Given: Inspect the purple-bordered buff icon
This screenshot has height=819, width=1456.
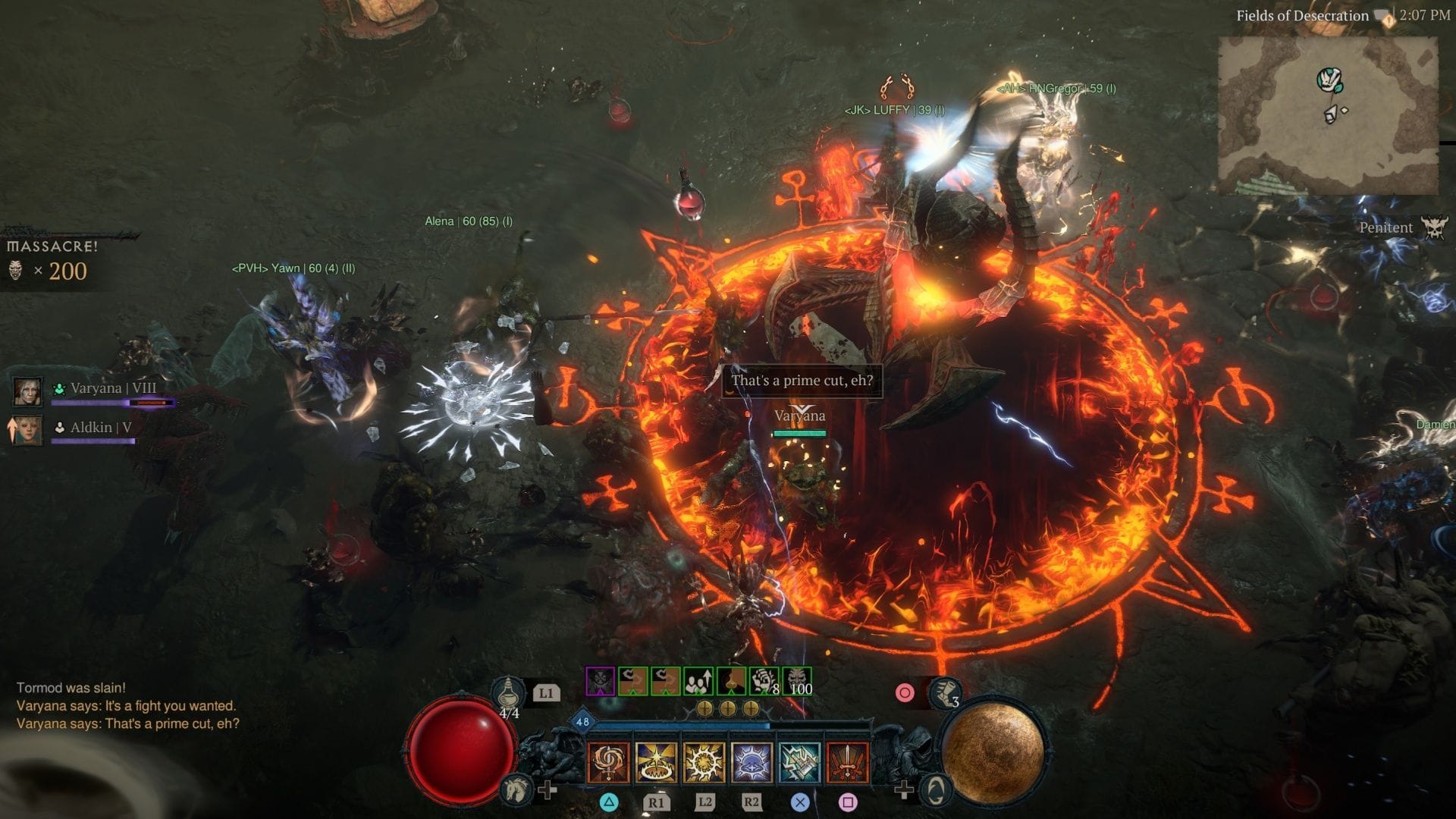Looking at the screenshot, I should click(601, 681).
